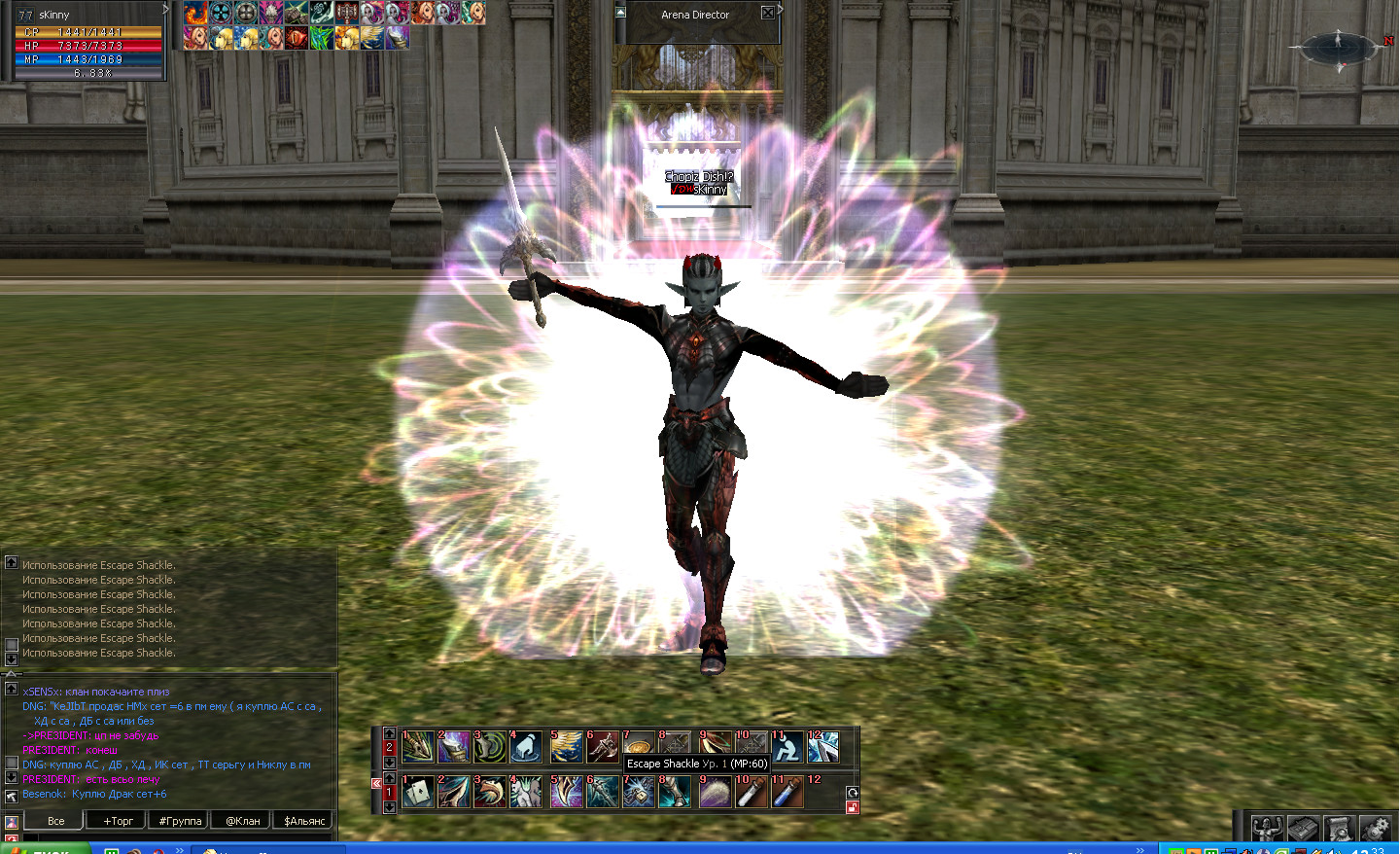Activate the golden wings skill icon
The height and width of the screenshot is (854, 1400).
(566, 747)
